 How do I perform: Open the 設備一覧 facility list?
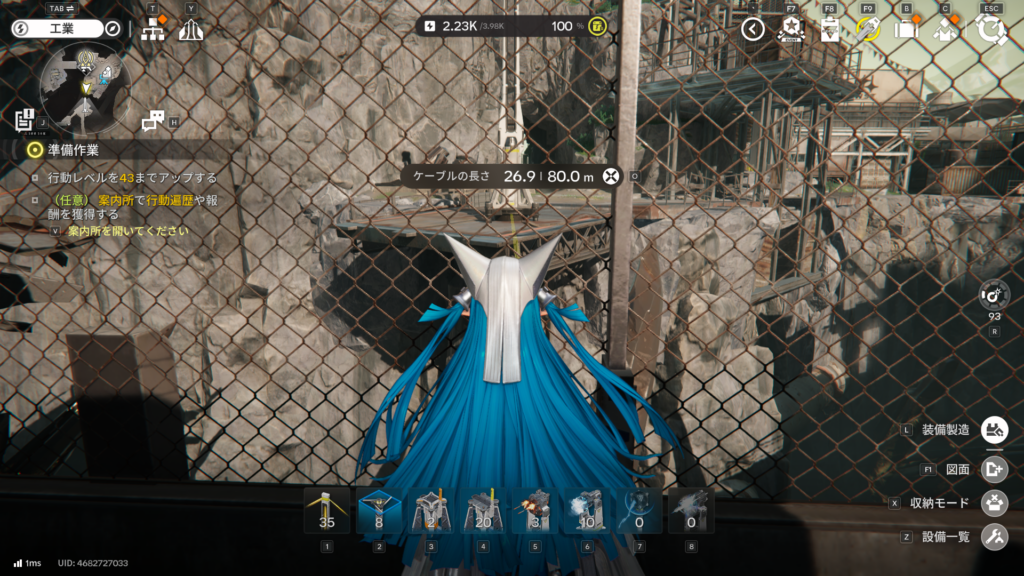(x=994, y=537)
